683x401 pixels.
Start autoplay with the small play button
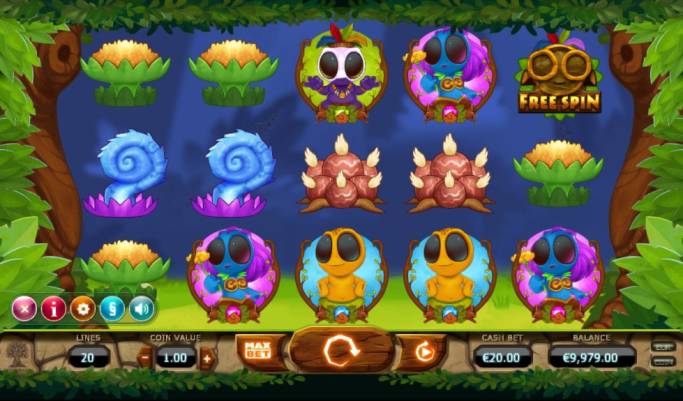pos(422,352)
